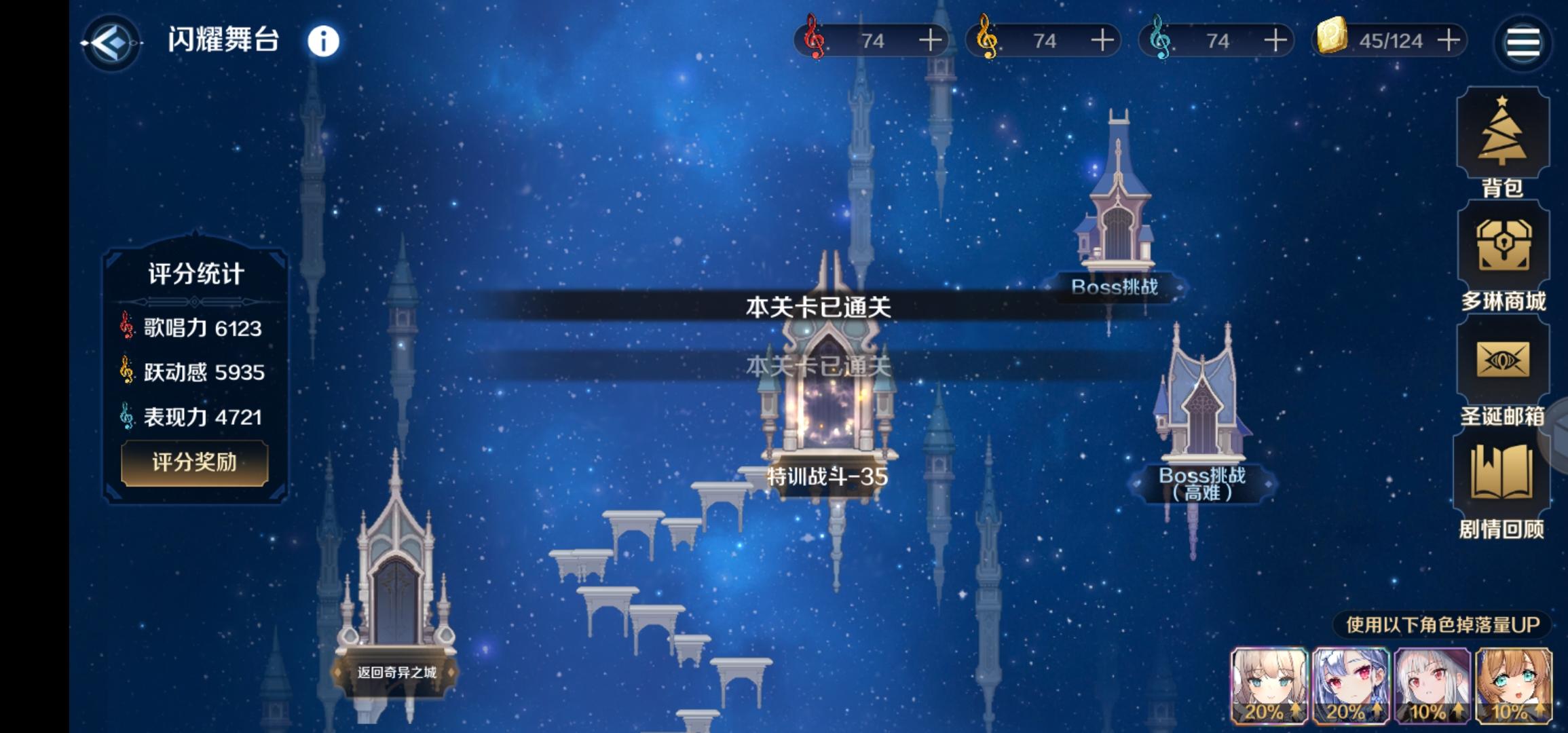Add more gold treble clef currency
Image resolution: width=1568 pixels, height=733 pixels.
(1102, 40)
